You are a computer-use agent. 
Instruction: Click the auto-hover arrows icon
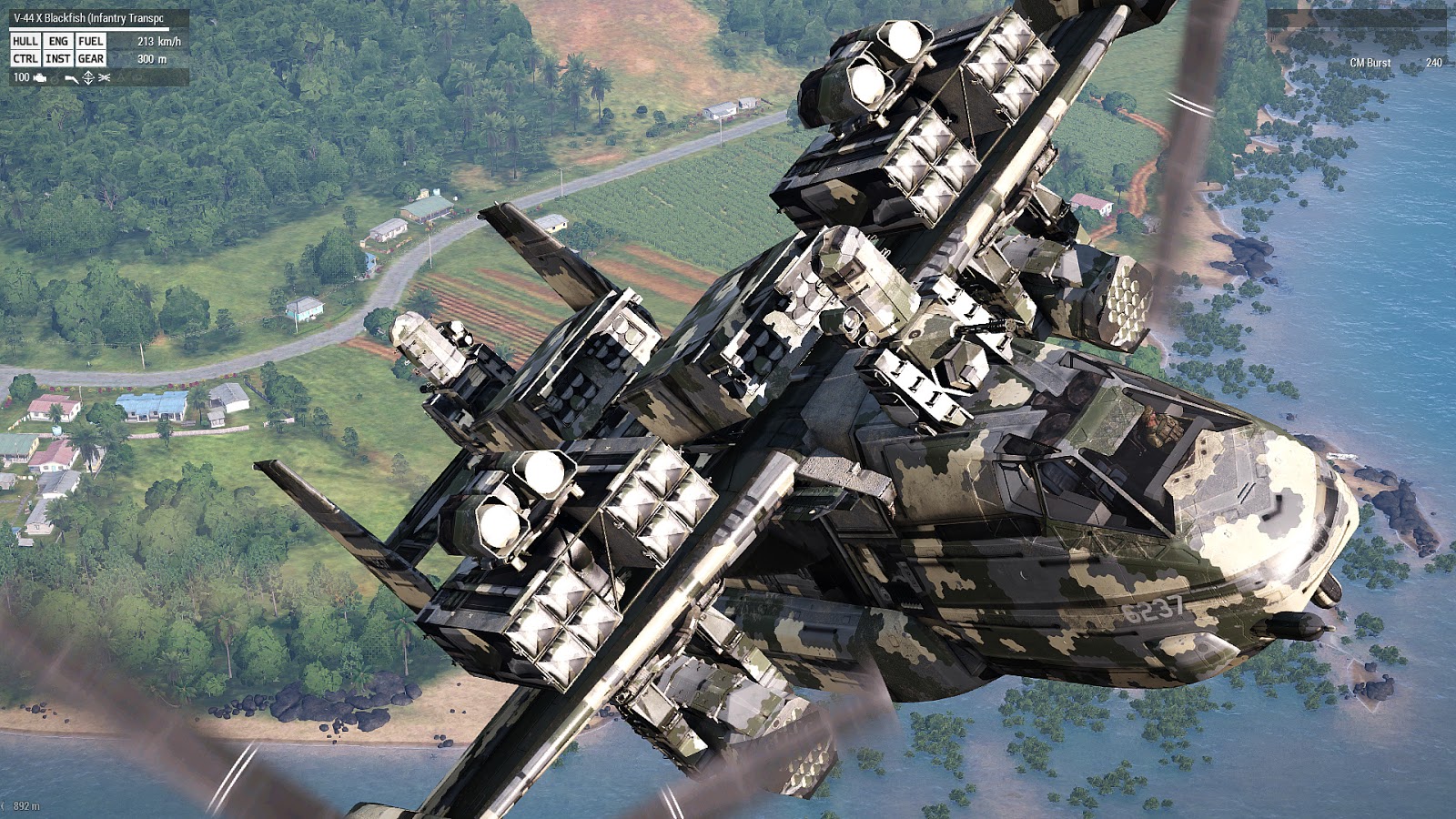88,78
